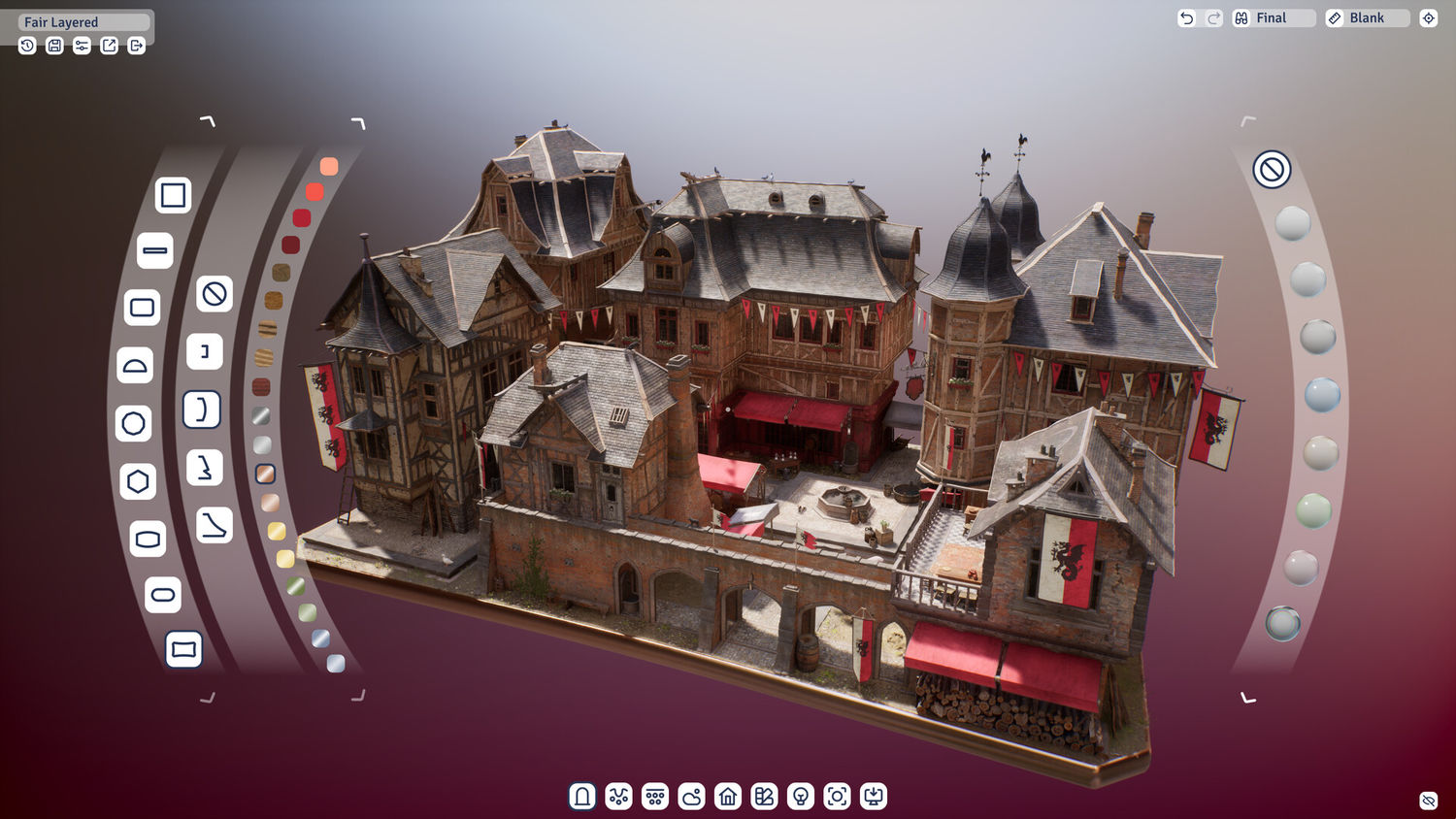Toggle interface visibility with the crossed-eye icon
This screenshot has height=819, width=1456.
[1428, 801]
